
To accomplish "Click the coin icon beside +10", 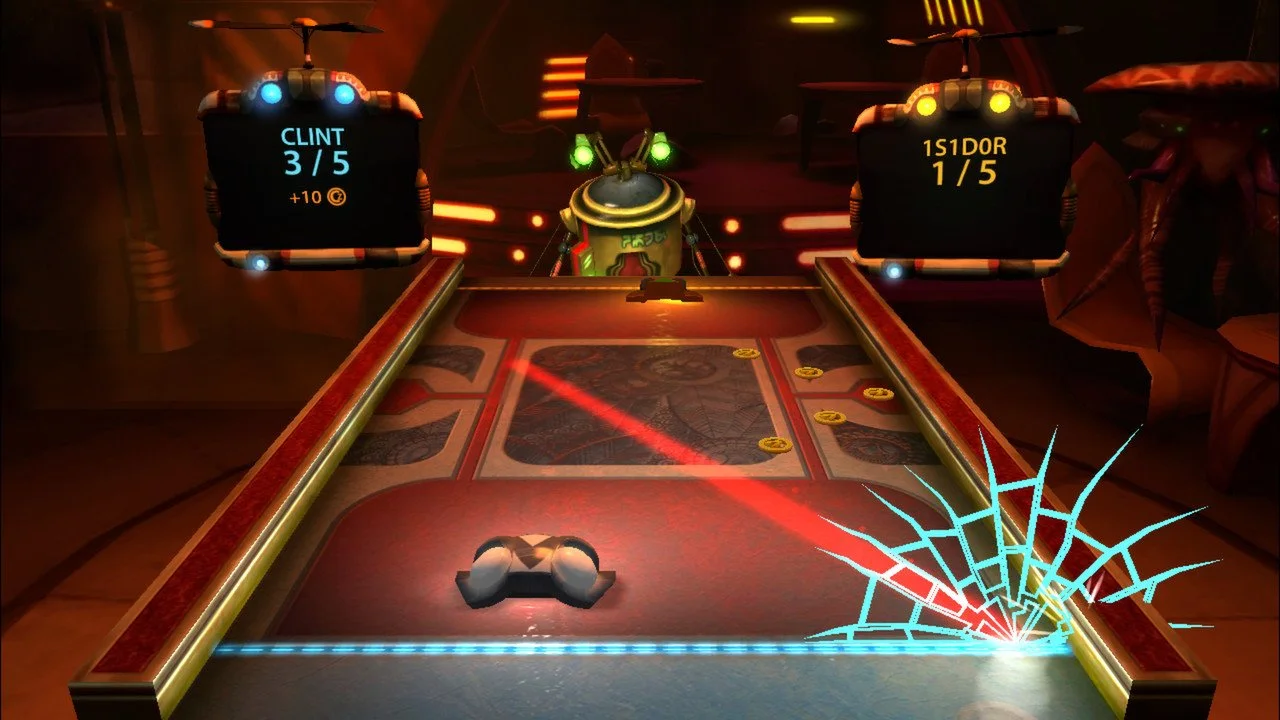I will click(336, 195).
